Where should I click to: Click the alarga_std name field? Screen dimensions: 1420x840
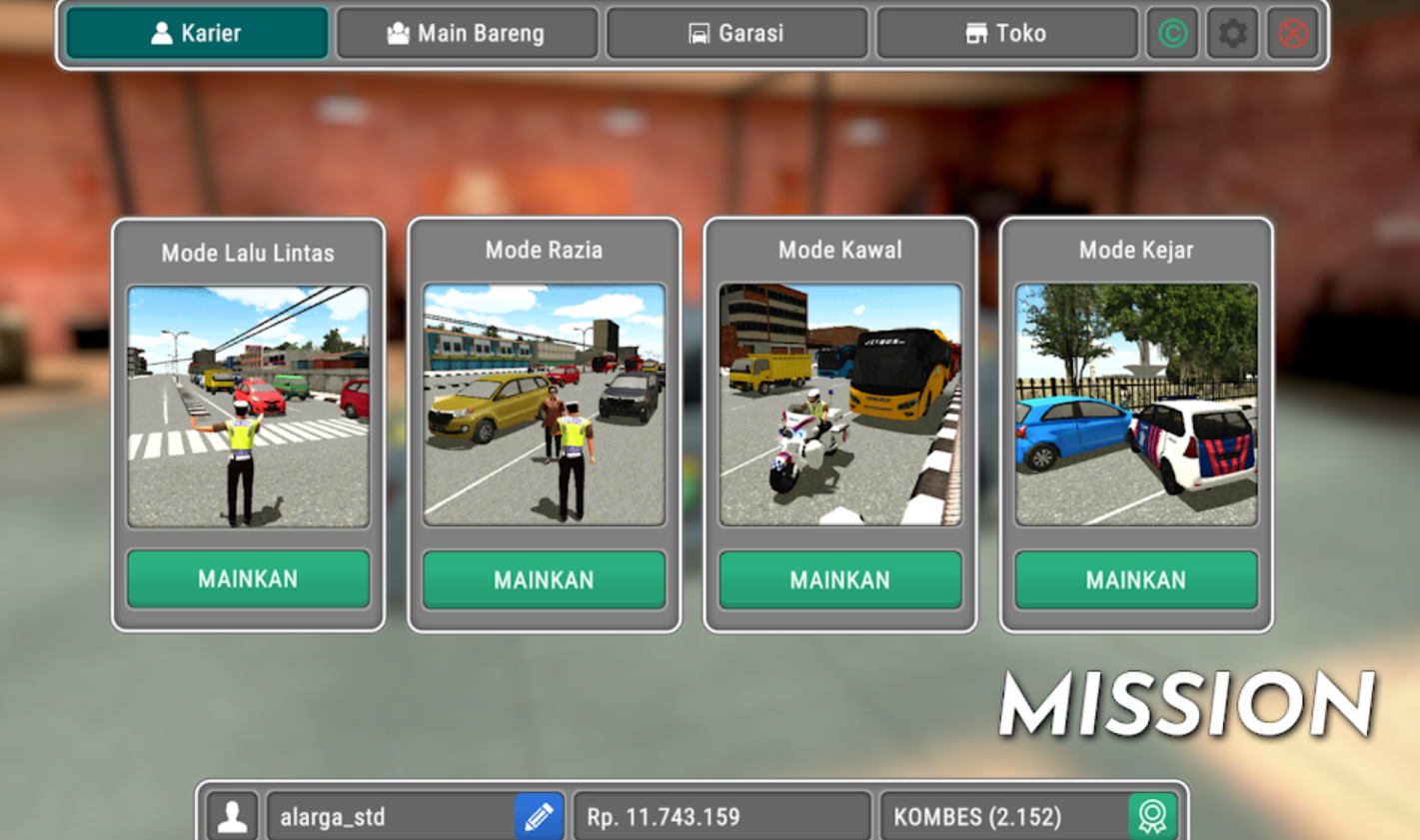pos(390,817)
